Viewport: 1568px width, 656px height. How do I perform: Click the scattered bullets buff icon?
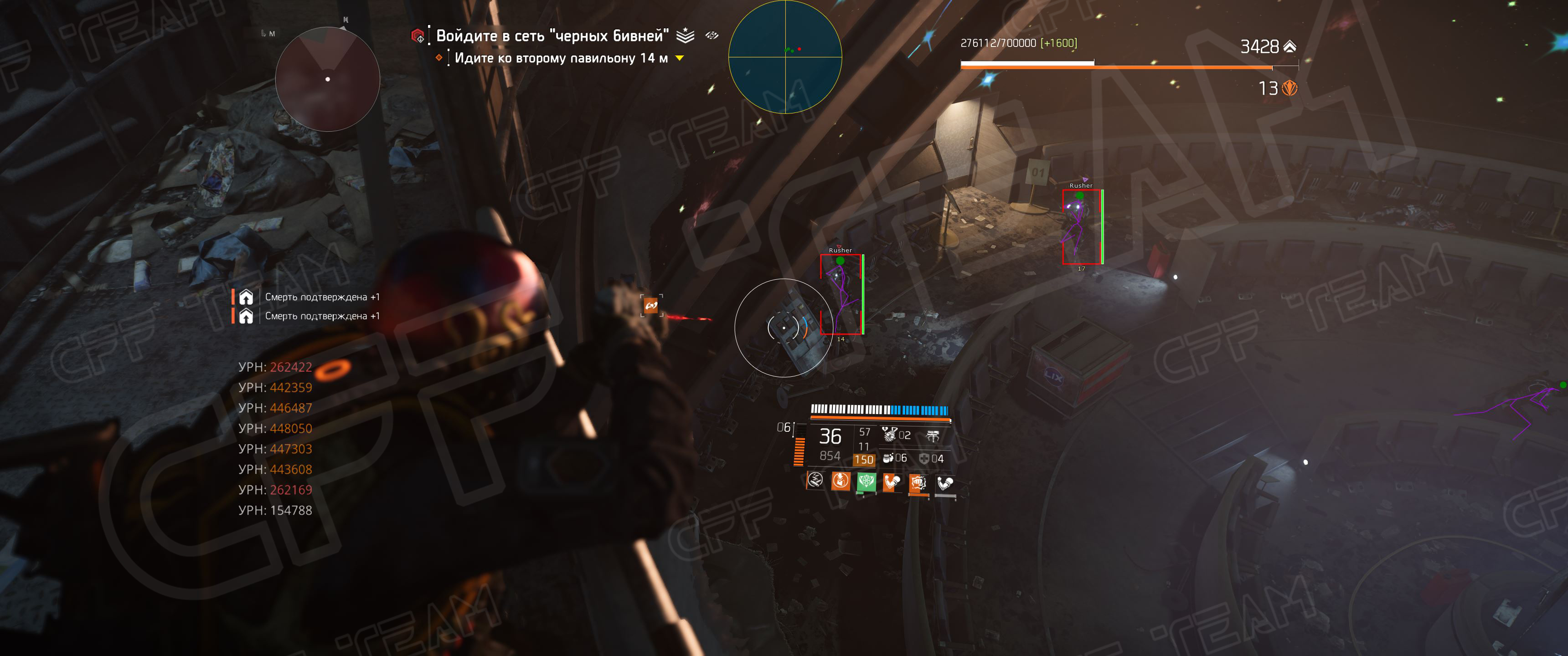(815, 481)
